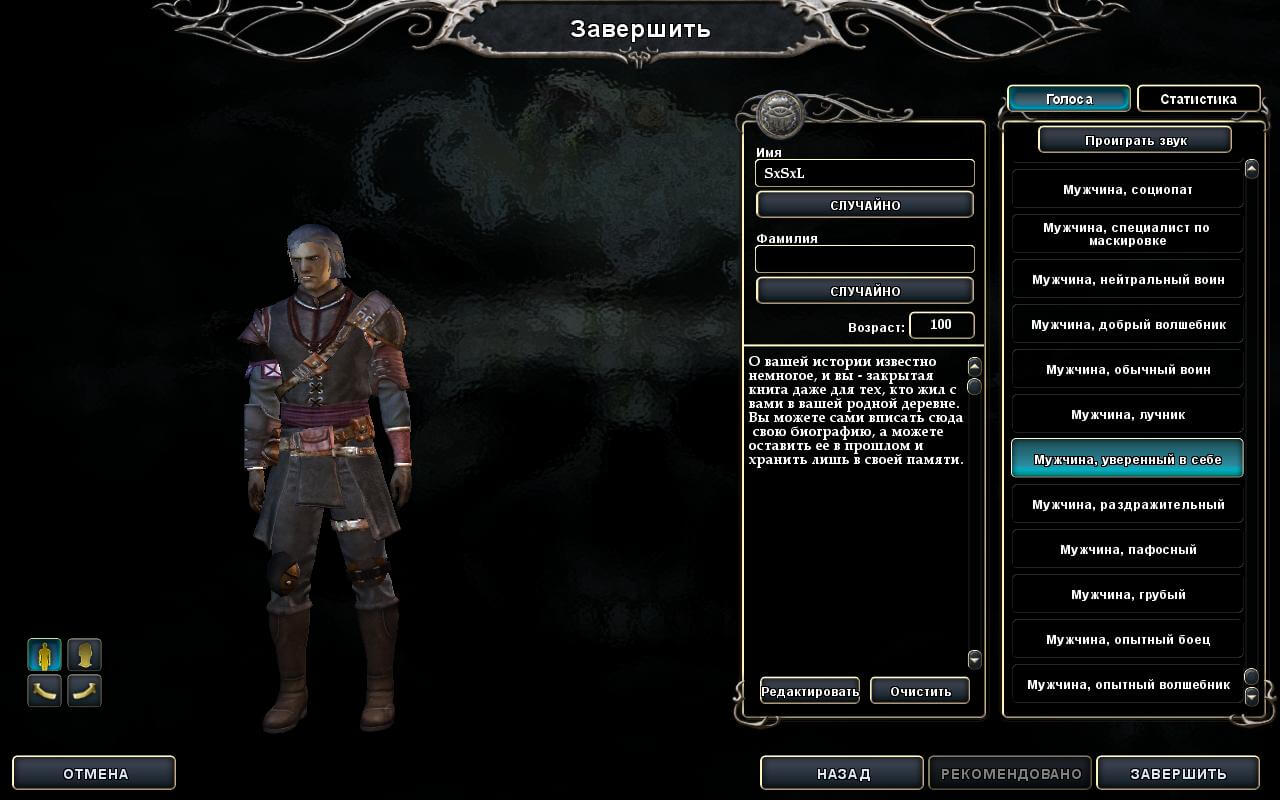Click the Возраст age field
The height and width of the screenshot is (800, 1280).
point(940,325)
